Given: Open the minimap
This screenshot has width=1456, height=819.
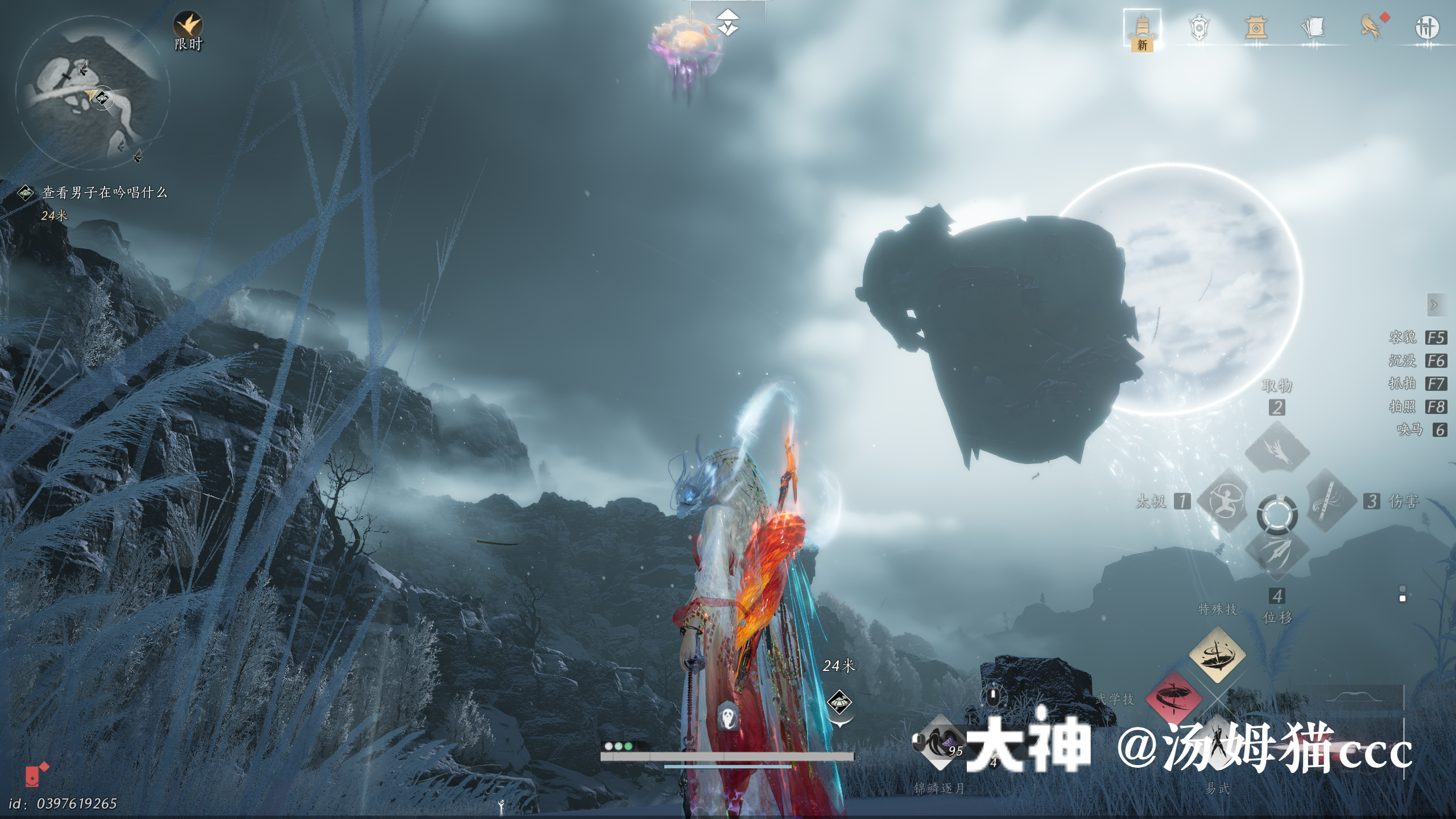Looking at the screenshot, I should point(92,93).
